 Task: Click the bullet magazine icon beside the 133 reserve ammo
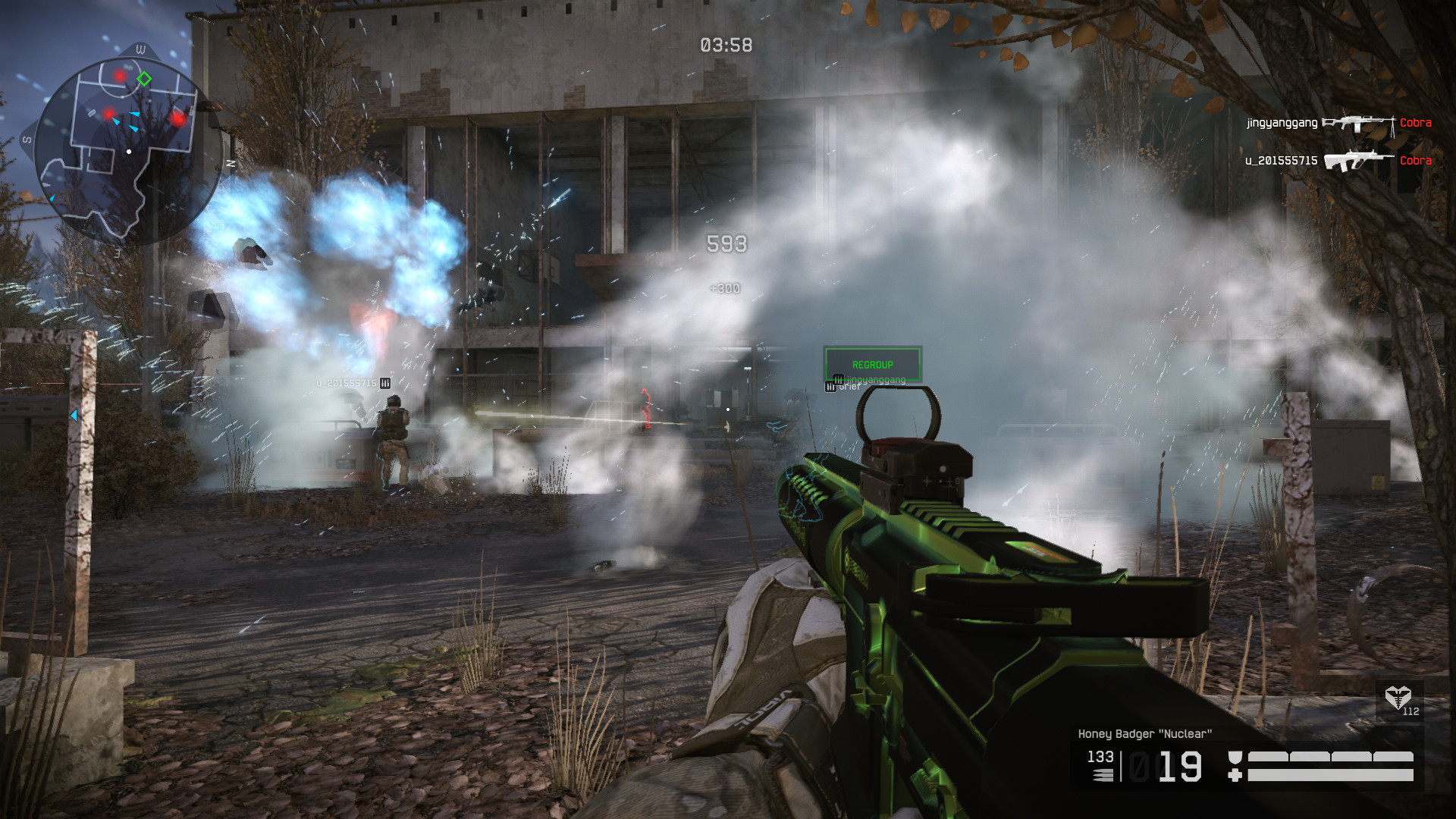(x=1101, y=775)
